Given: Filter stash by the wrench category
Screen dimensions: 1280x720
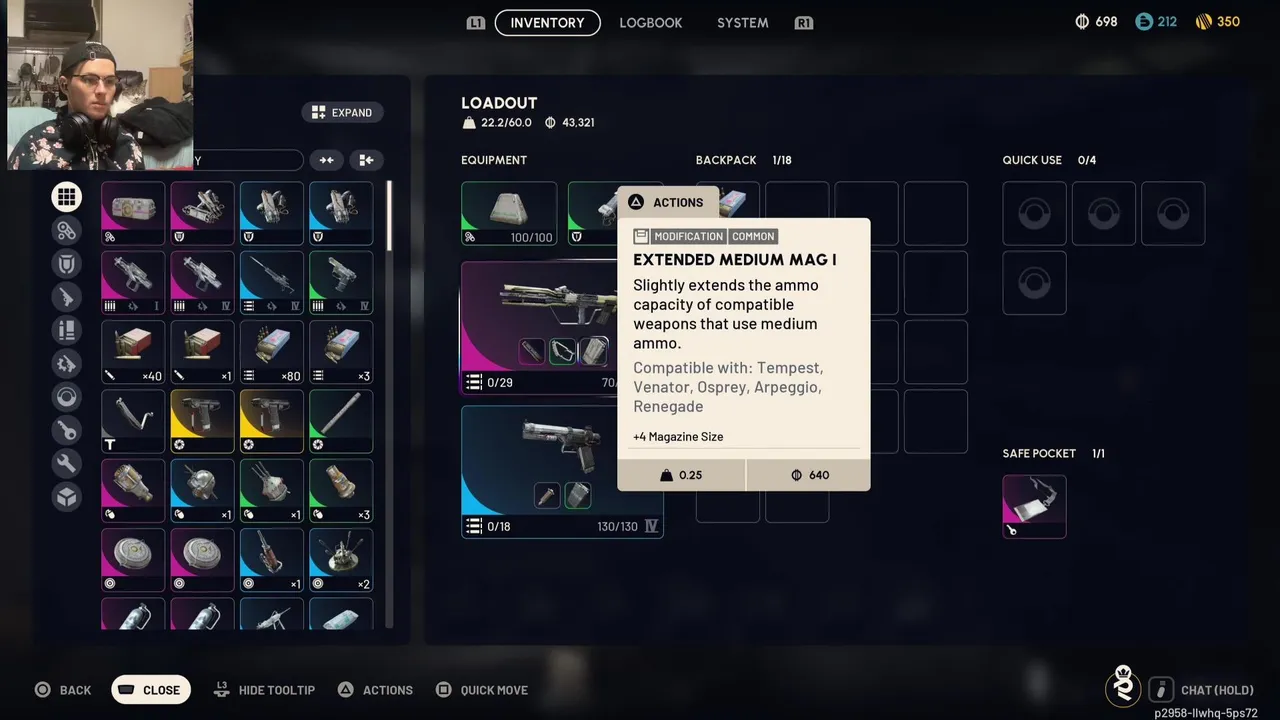Looking at the screenshot, I should (x=67, y=464).
